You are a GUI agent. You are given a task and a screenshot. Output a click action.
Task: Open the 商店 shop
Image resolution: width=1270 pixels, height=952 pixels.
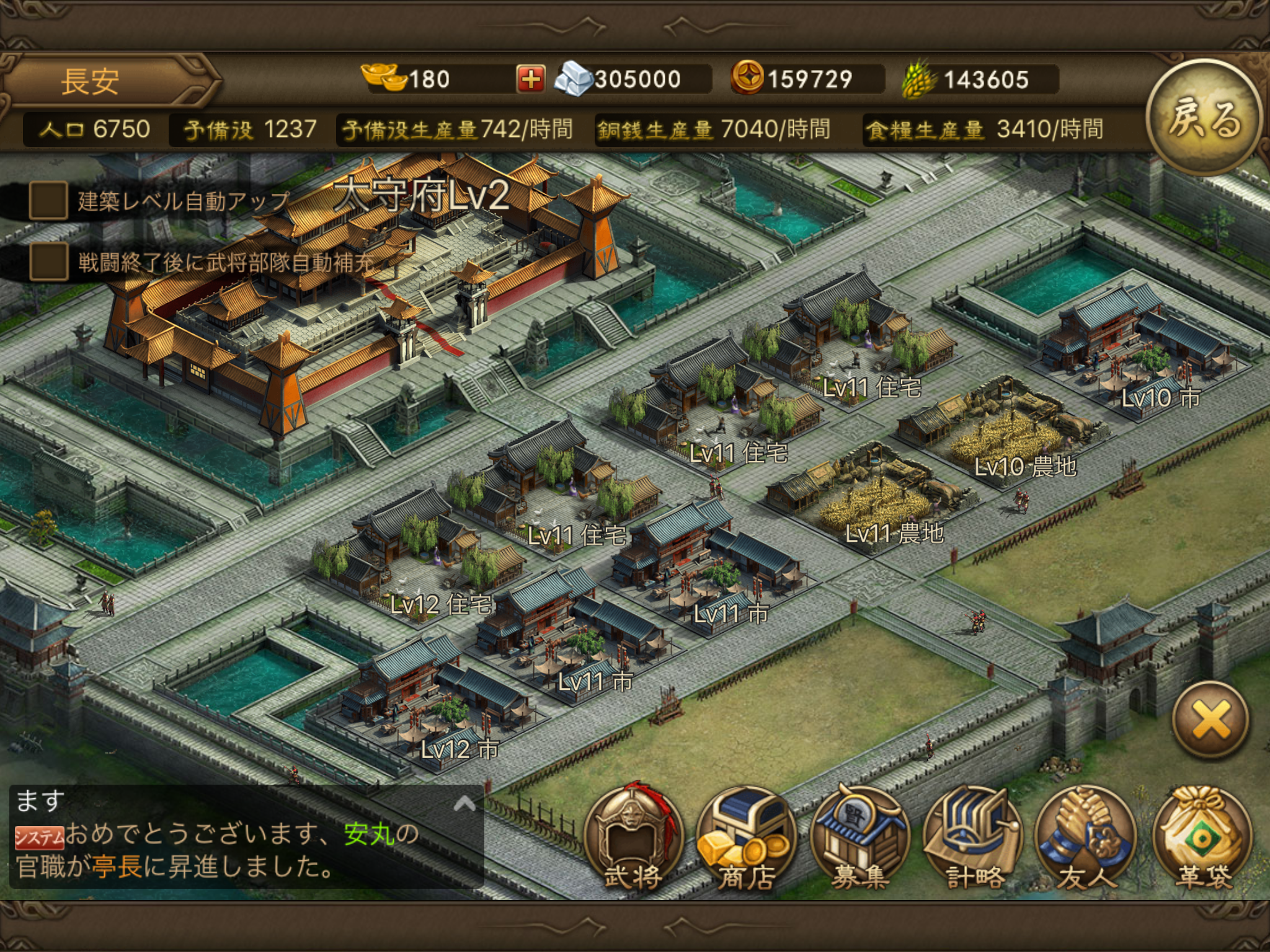[x=746, y=837]
